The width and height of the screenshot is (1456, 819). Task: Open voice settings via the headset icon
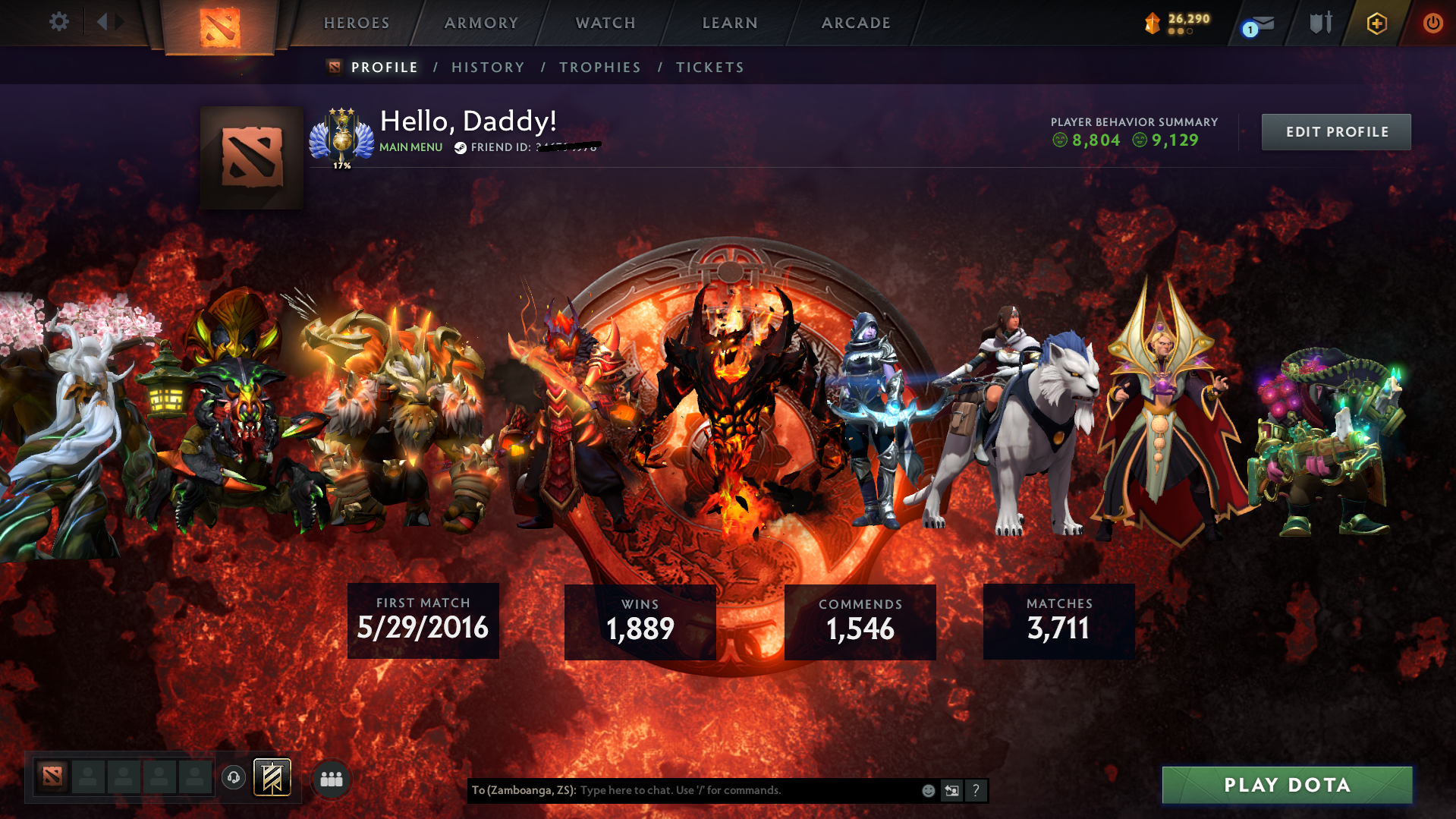pyautogui.click(x=234, y=777)
